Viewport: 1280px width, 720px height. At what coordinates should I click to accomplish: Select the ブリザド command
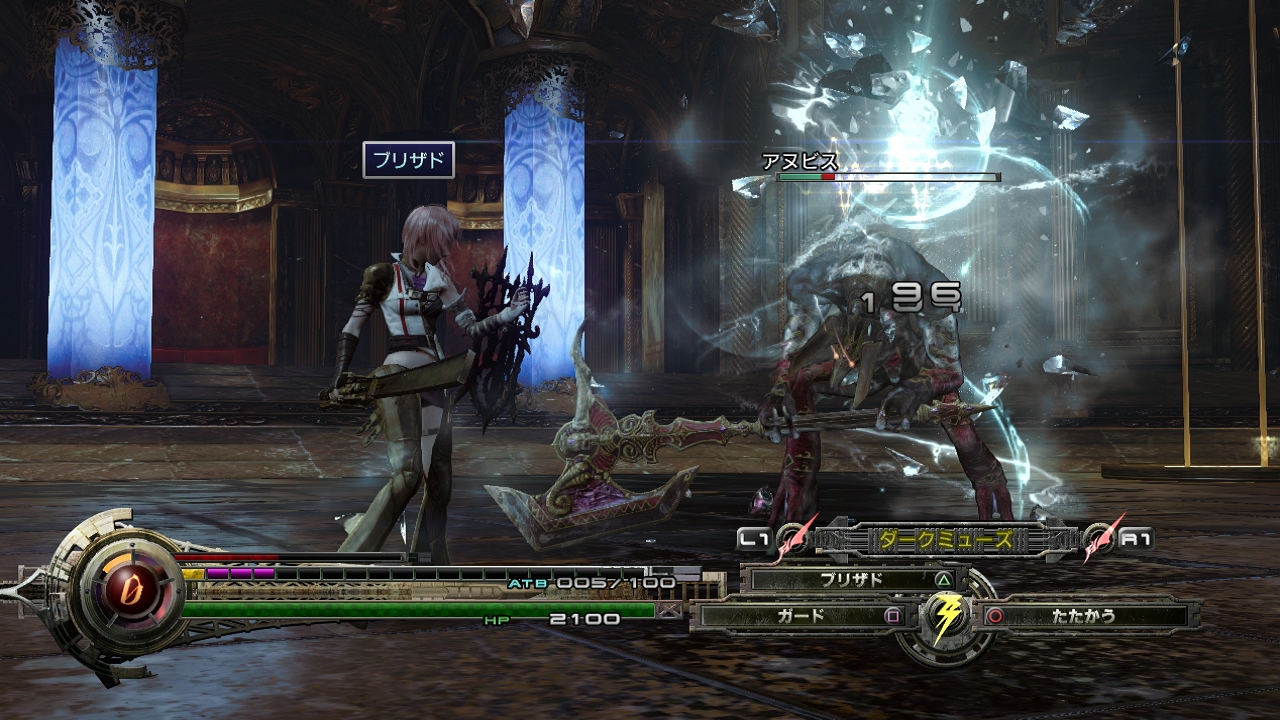pos(851,579)
